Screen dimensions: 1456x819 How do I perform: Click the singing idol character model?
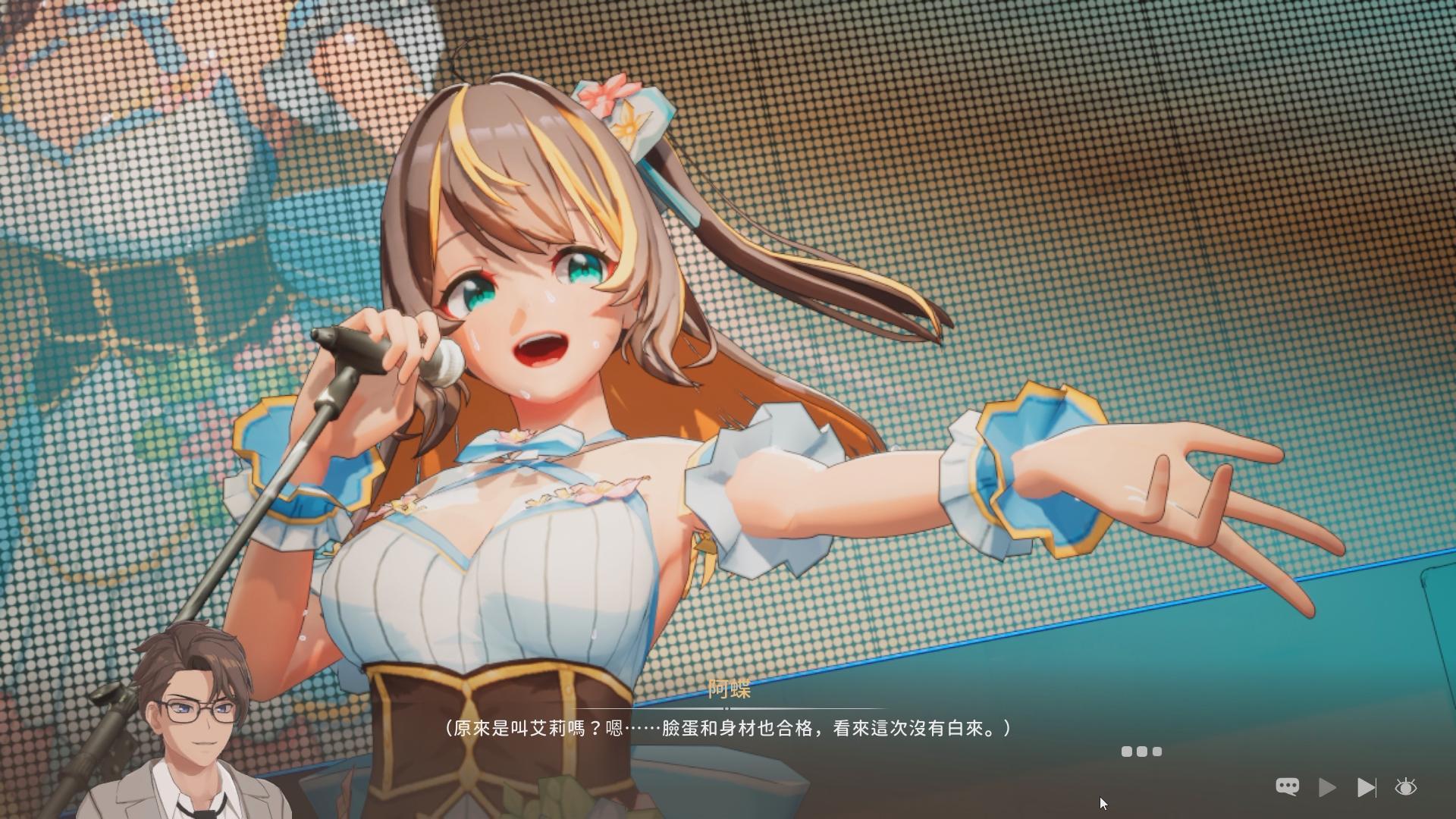(531, 341)
